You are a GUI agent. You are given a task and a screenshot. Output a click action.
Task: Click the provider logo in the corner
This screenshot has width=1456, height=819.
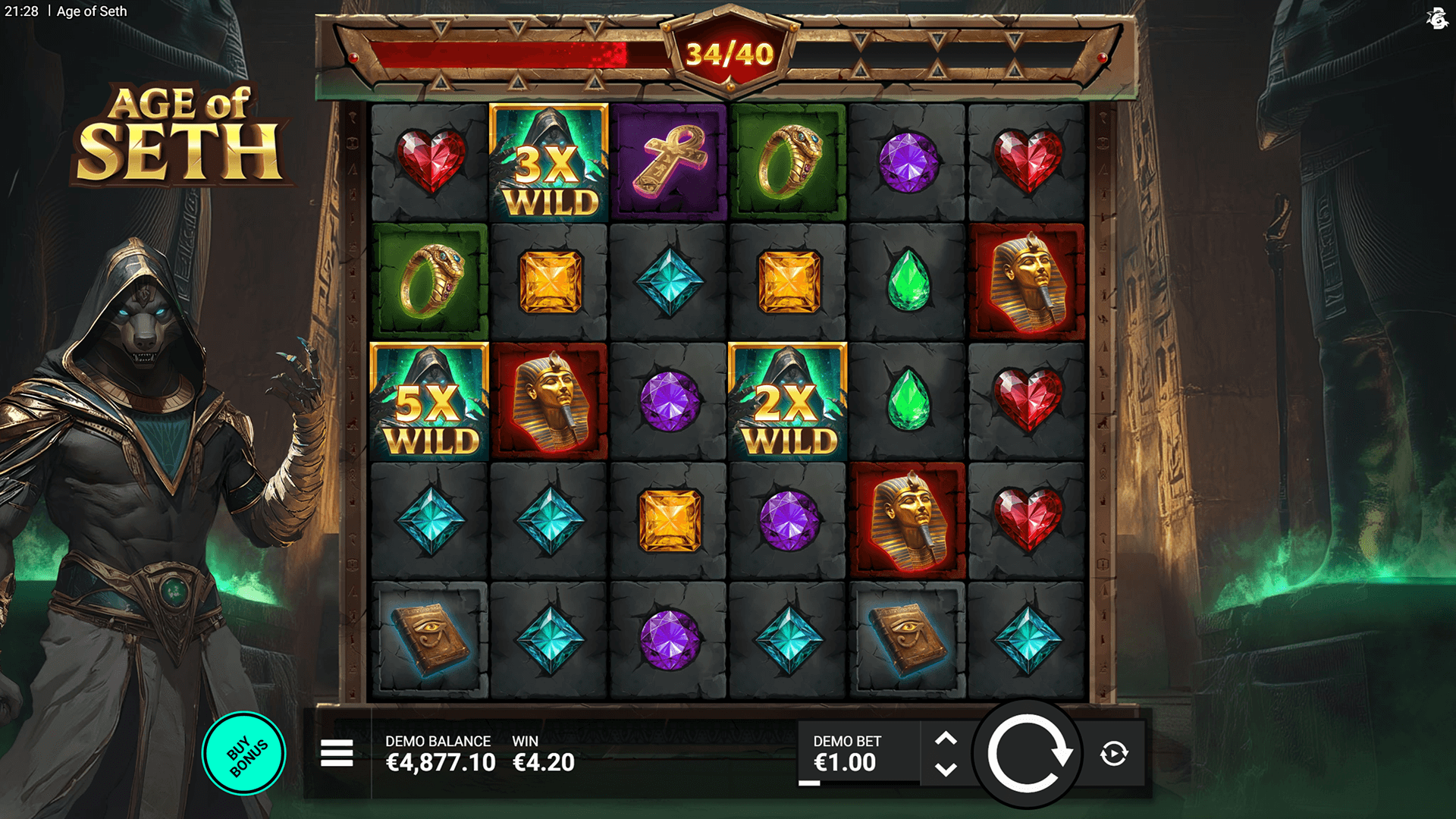coord(1436,18)
